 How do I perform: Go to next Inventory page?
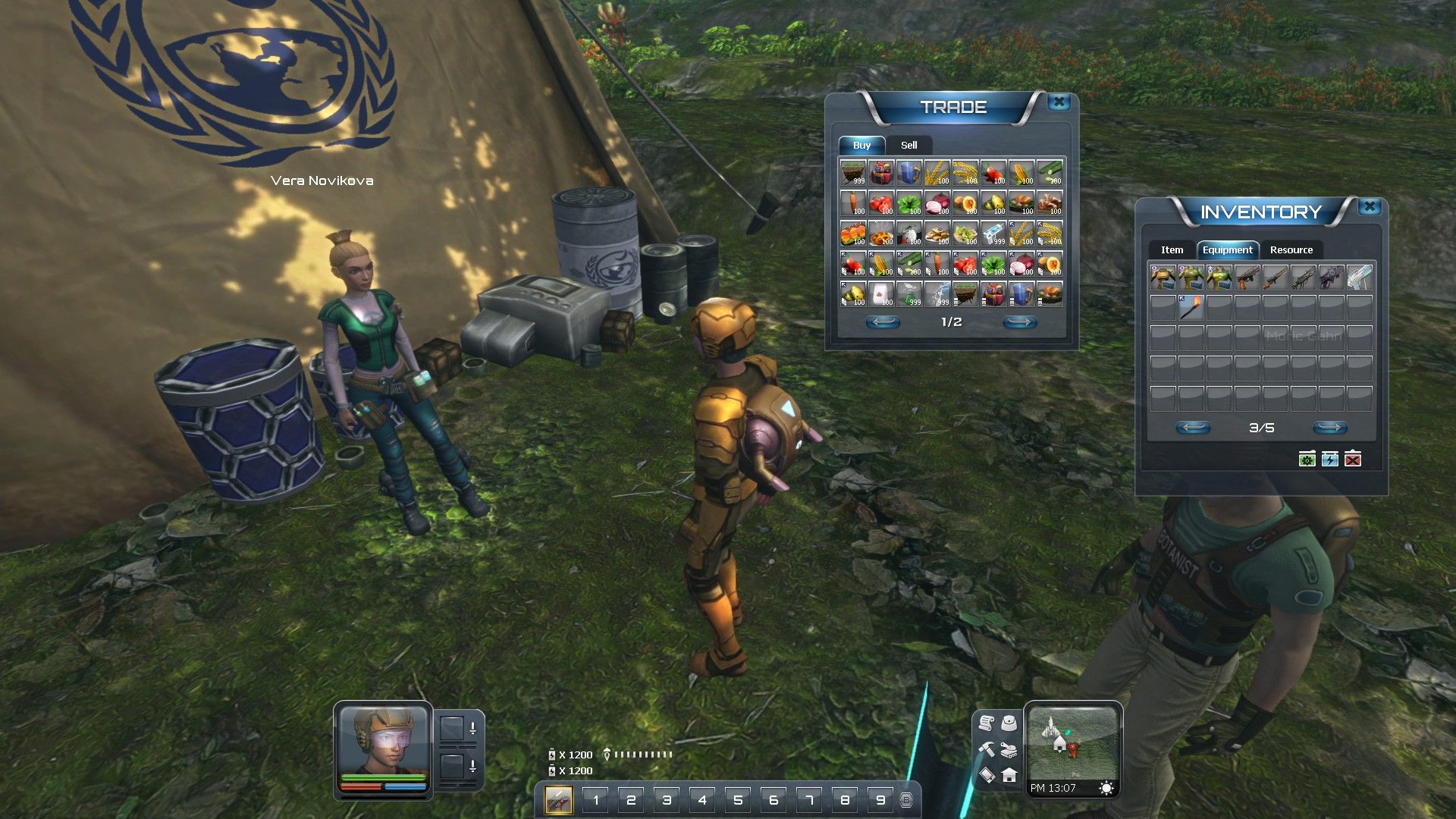click(1329, 428)
